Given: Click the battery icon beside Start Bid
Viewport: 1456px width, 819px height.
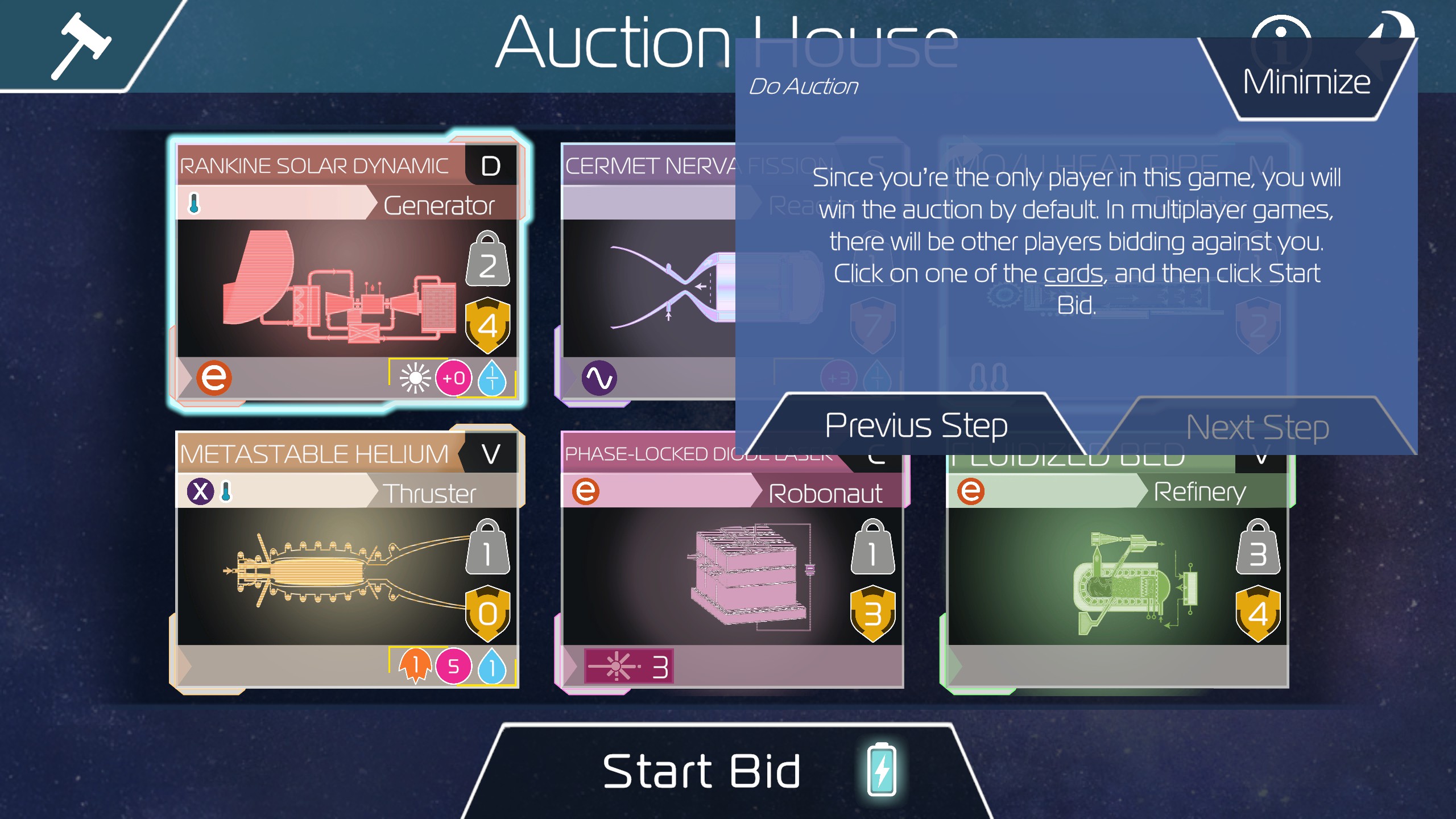Looking at the screenshot, I should [x=880, y=770].
